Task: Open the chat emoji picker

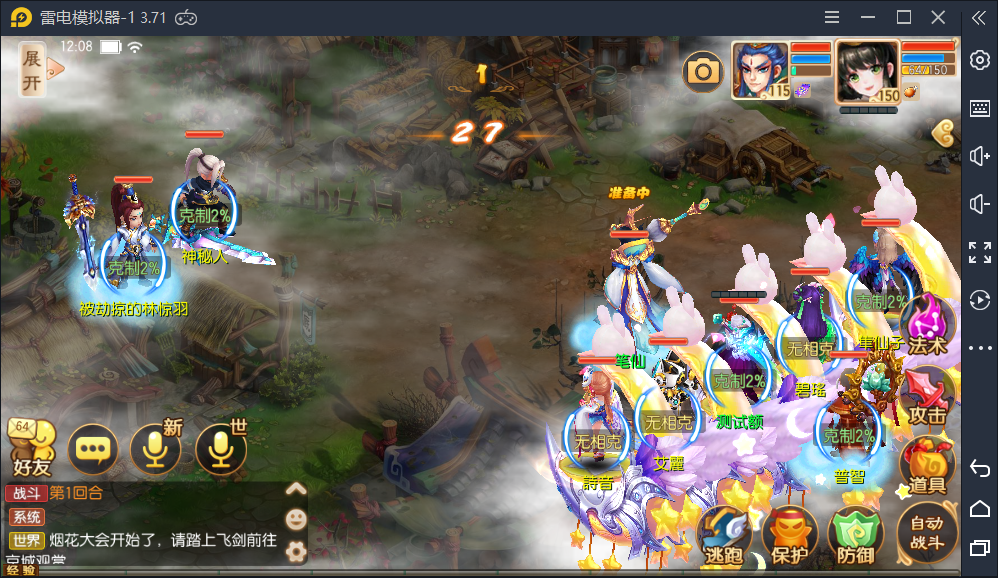Action: [295, 519]
